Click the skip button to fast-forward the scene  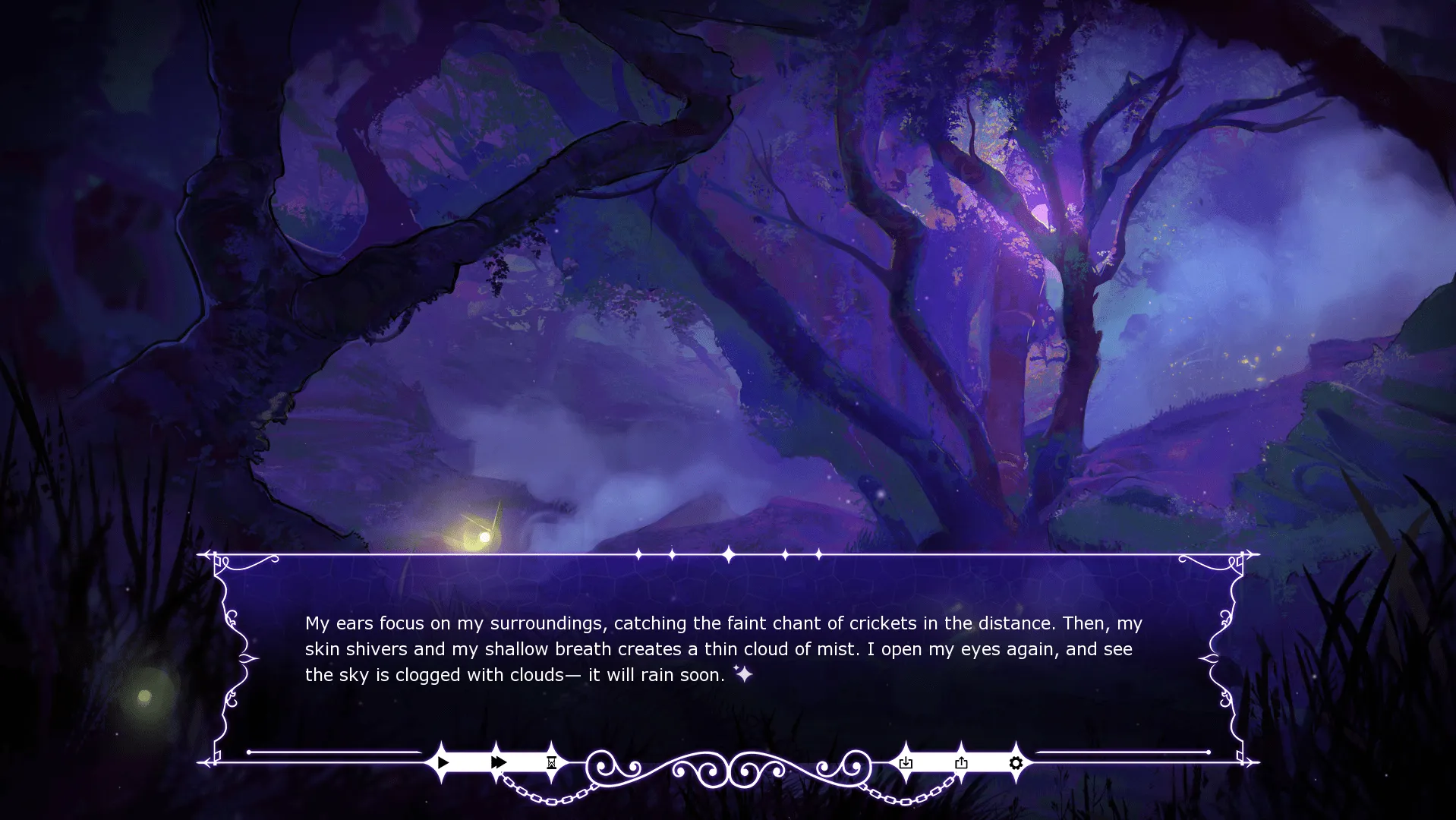(498, 762)
